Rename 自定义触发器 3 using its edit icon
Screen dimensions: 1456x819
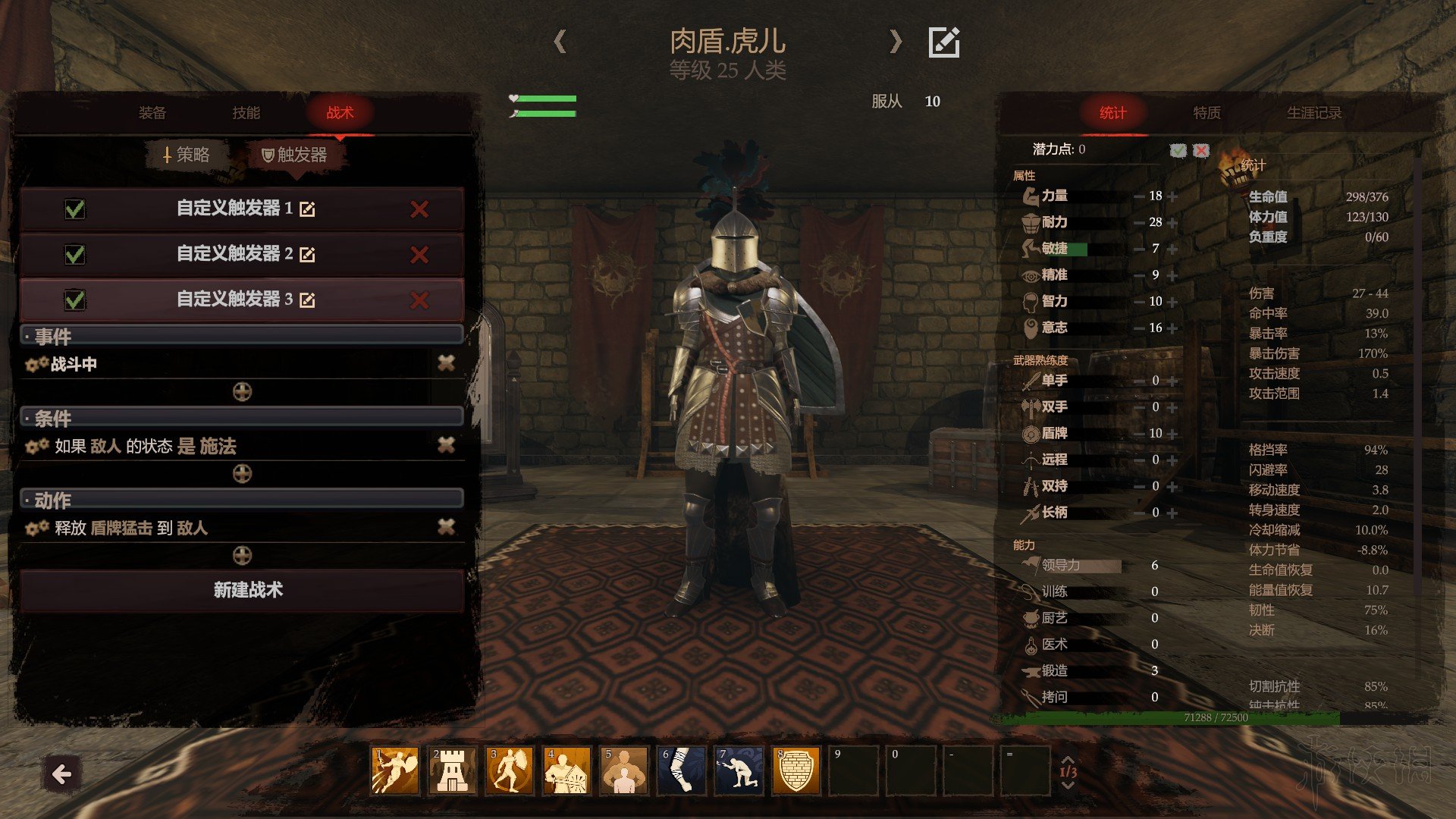pyautogui.click(x=307, y=300)
